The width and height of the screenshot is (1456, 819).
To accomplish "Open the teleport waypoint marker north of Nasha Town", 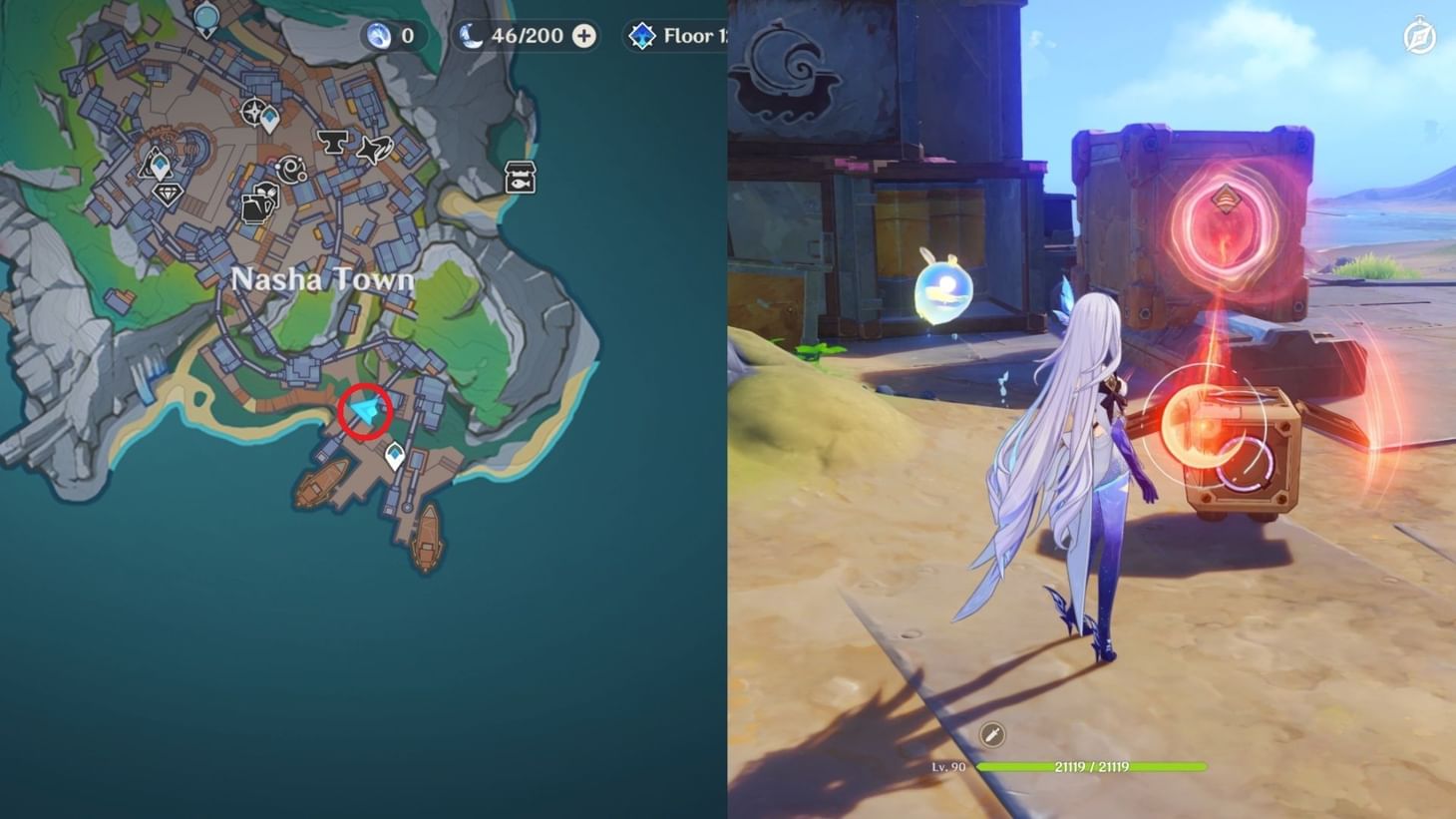I will pos(270,118).
